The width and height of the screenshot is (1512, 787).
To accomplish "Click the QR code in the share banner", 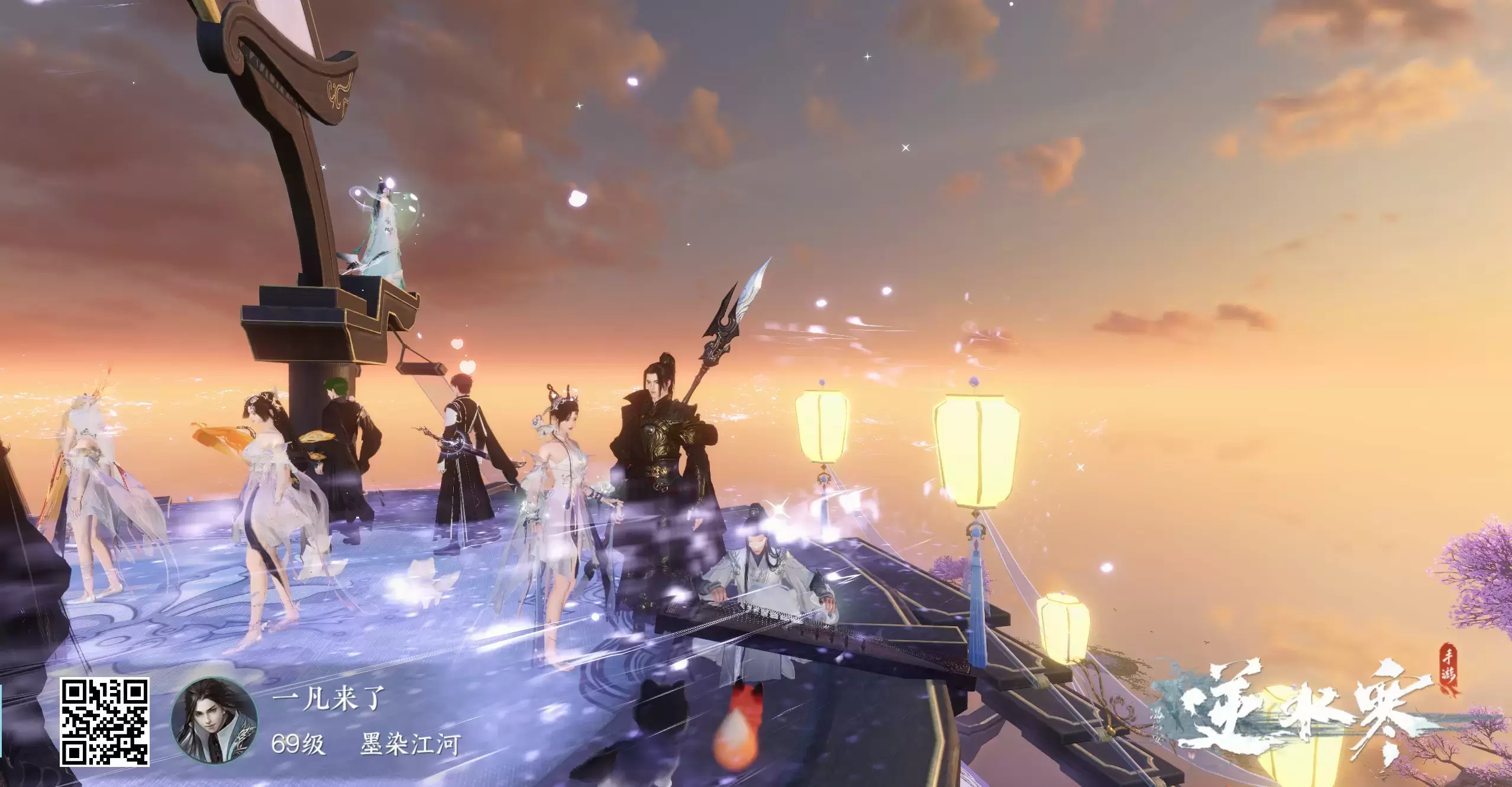I will [104, 721].
